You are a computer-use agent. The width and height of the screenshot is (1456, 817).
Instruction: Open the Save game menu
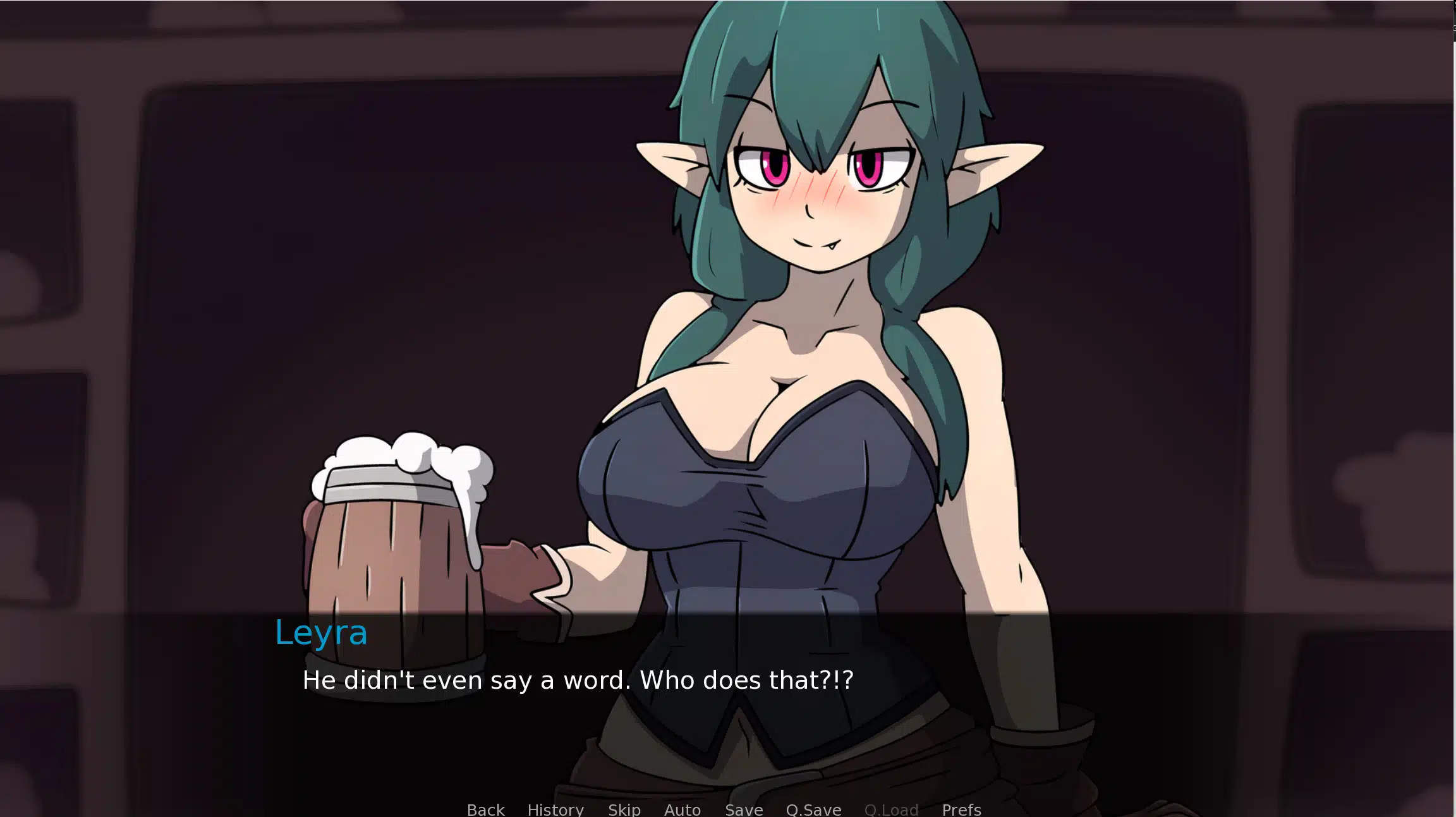click(744, 809)
